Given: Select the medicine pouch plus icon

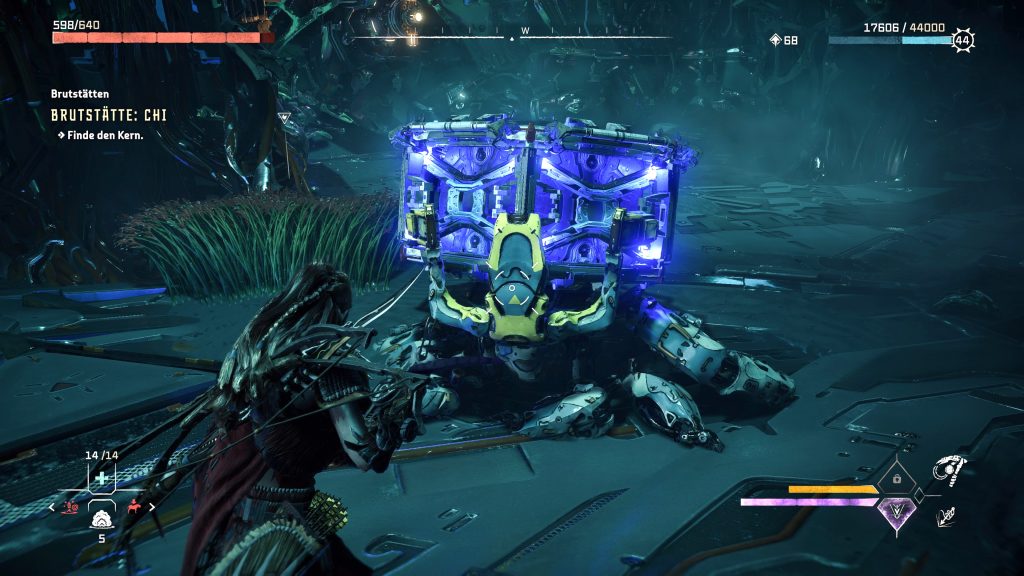Looking at the screenshot, I should click(x=101, y=478).
